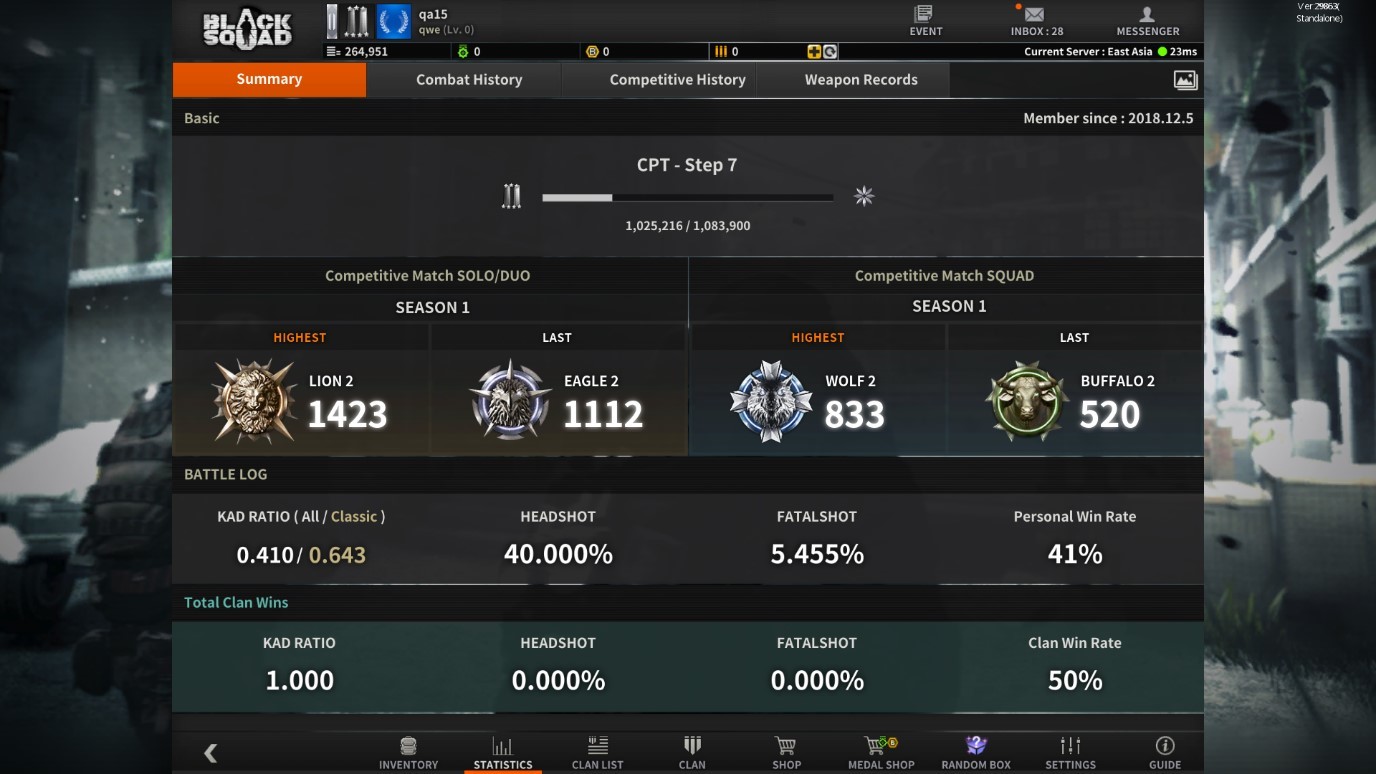The image size is (1376, 774).
Task: Open the Messenger icon
Action: point(1147,15)
